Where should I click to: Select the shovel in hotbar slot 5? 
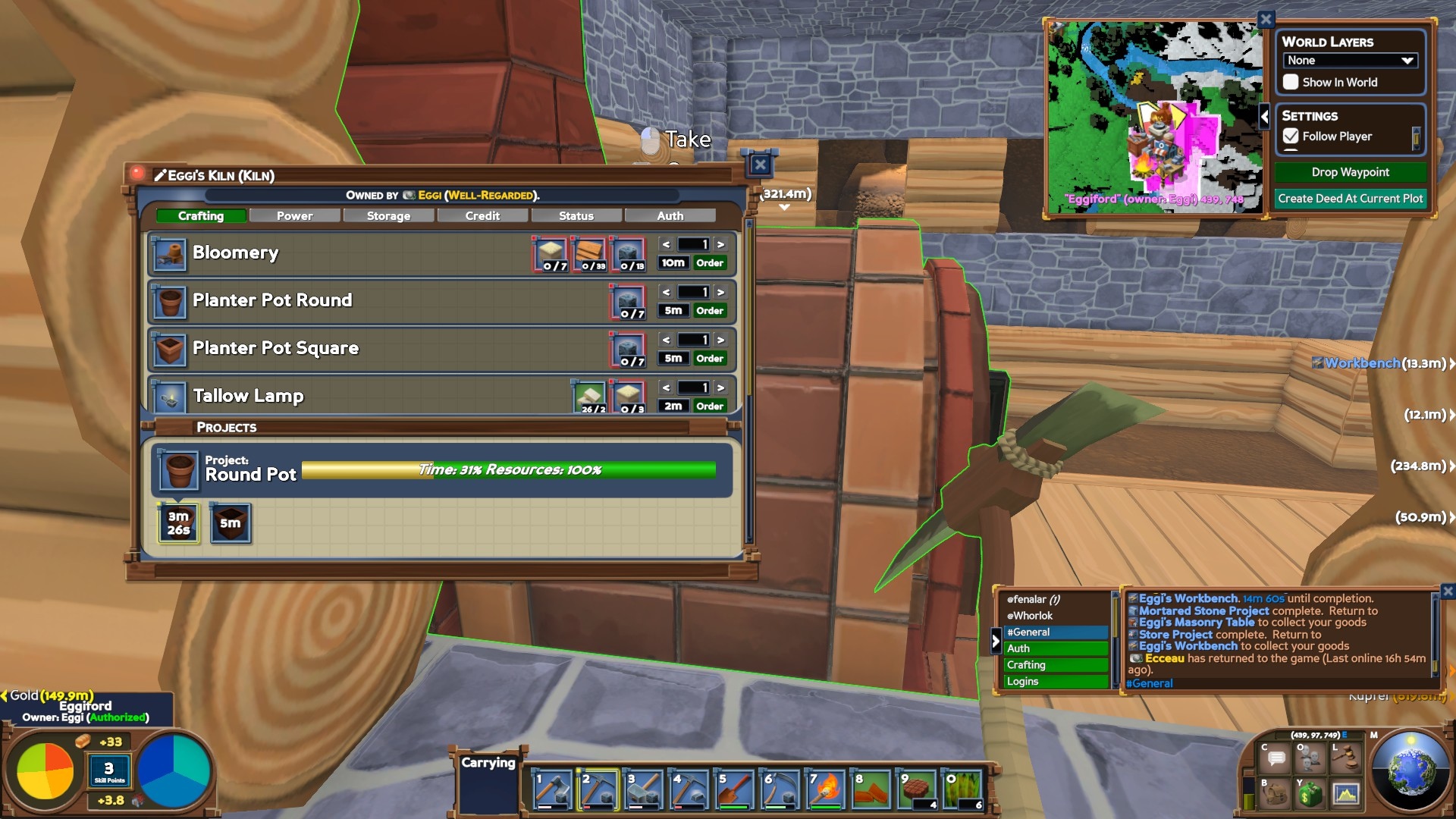[733, 791]
